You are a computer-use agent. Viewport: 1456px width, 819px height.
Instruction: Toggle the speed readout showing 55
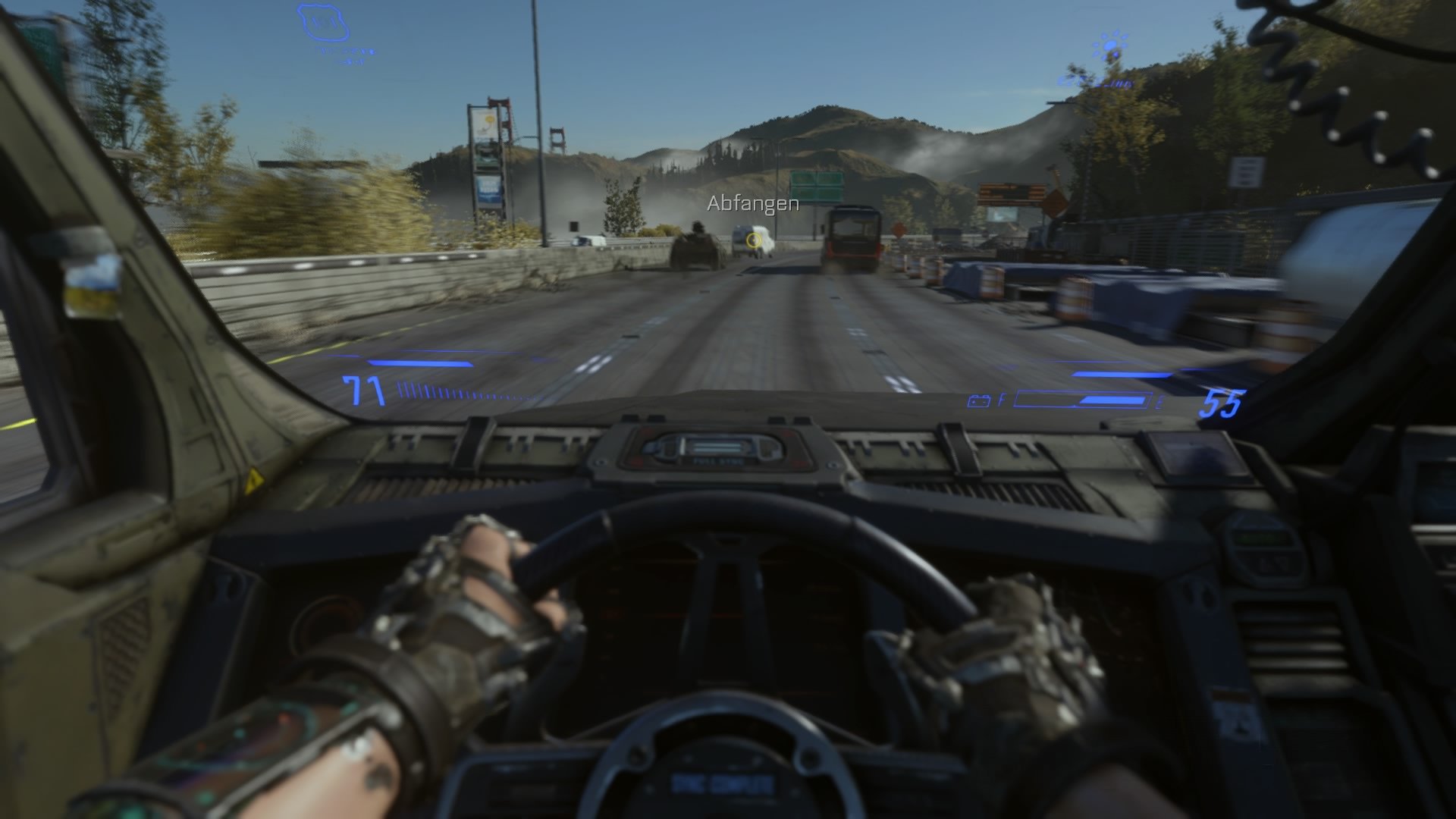(x=1224, y=403)
